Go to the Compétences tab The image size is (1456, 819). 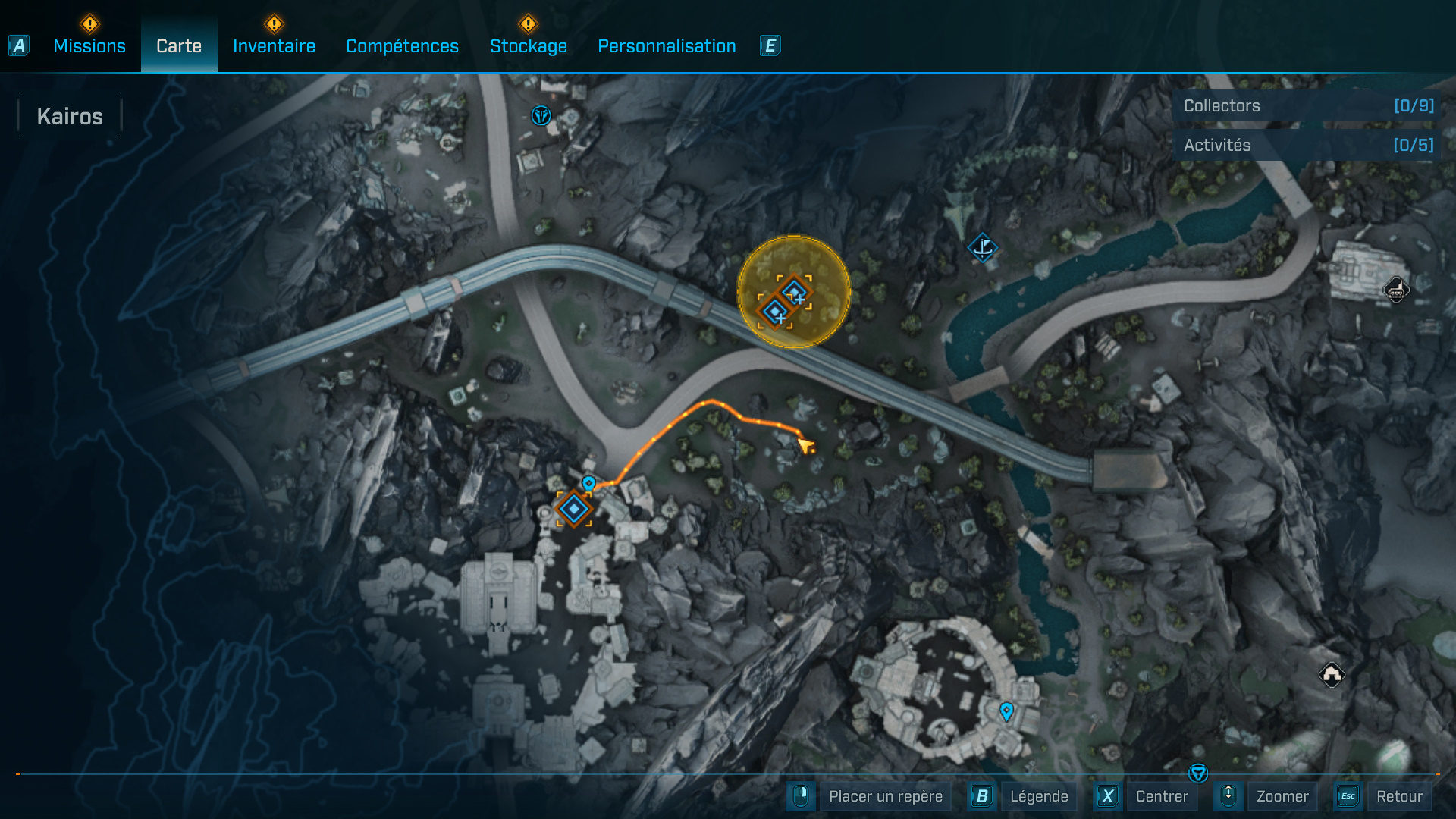pyautogui.click(x=402, y=46)
